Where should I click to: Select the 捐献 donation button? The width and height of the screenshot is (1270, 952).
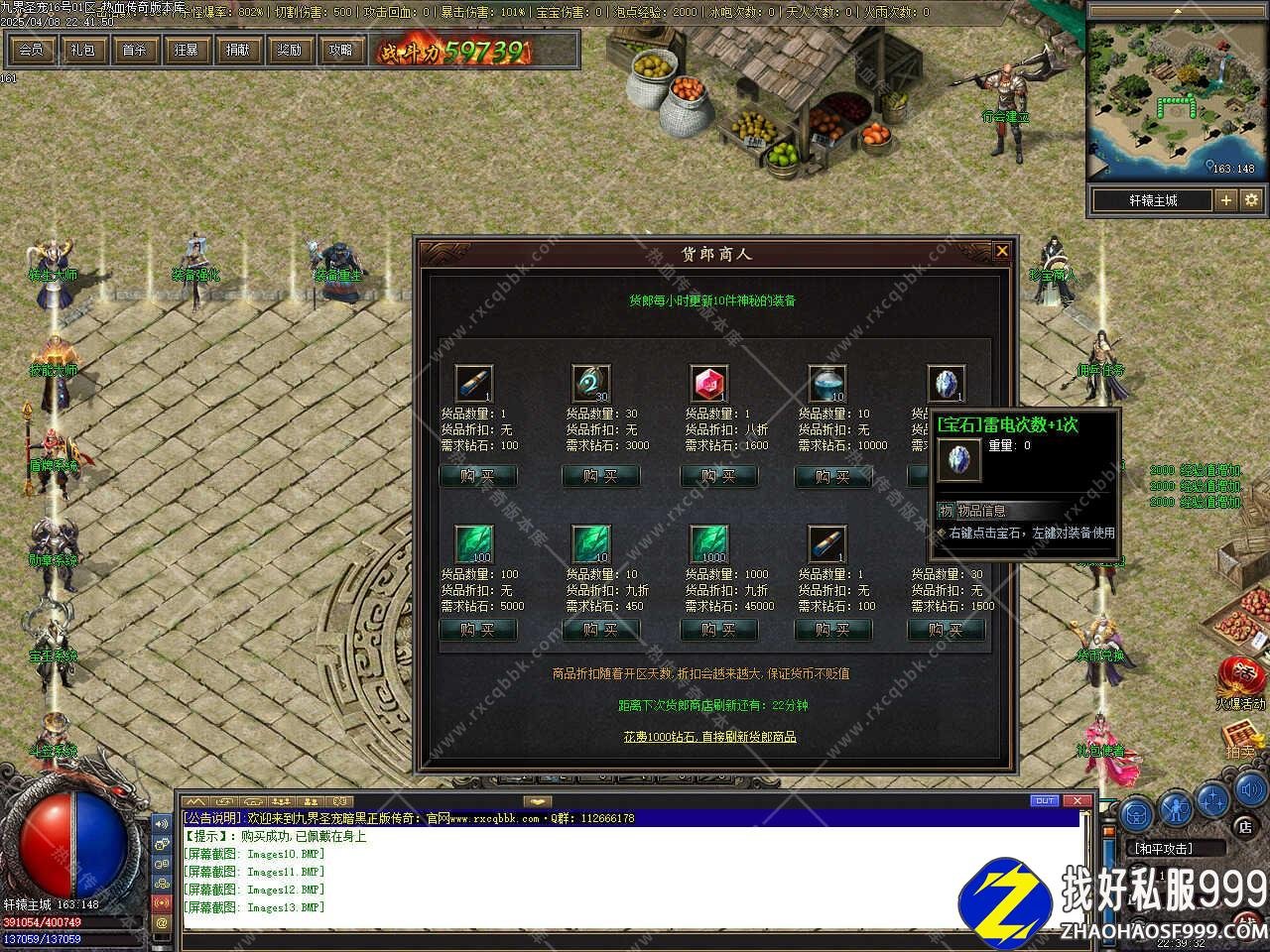(237, 49)
